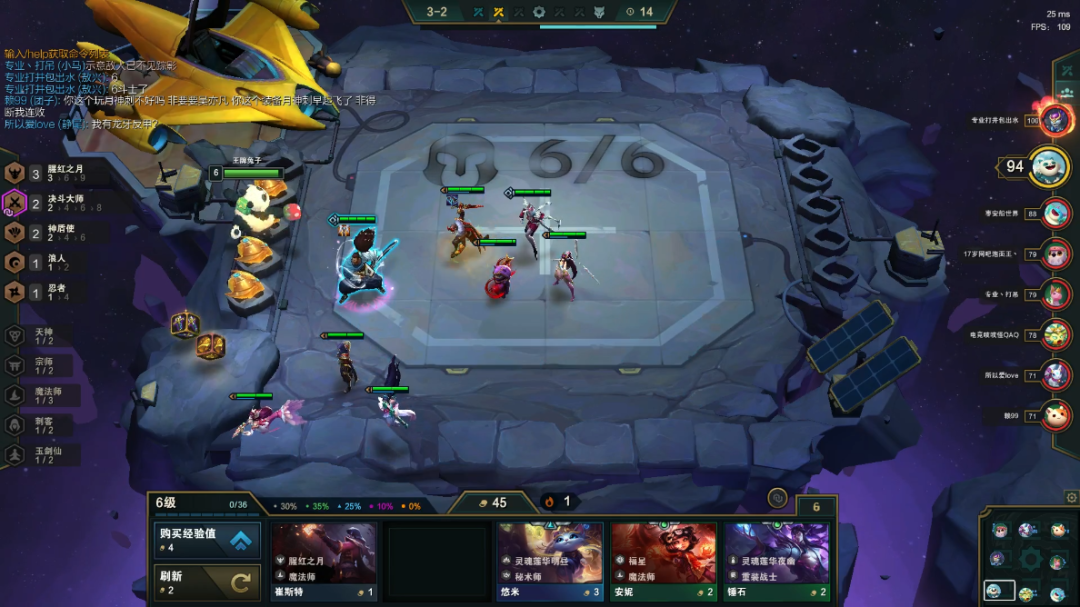The width and height of the screenshot is (1080, 607).
Task: Purchase the 悠米 champion card
Action: pos(550,560)
